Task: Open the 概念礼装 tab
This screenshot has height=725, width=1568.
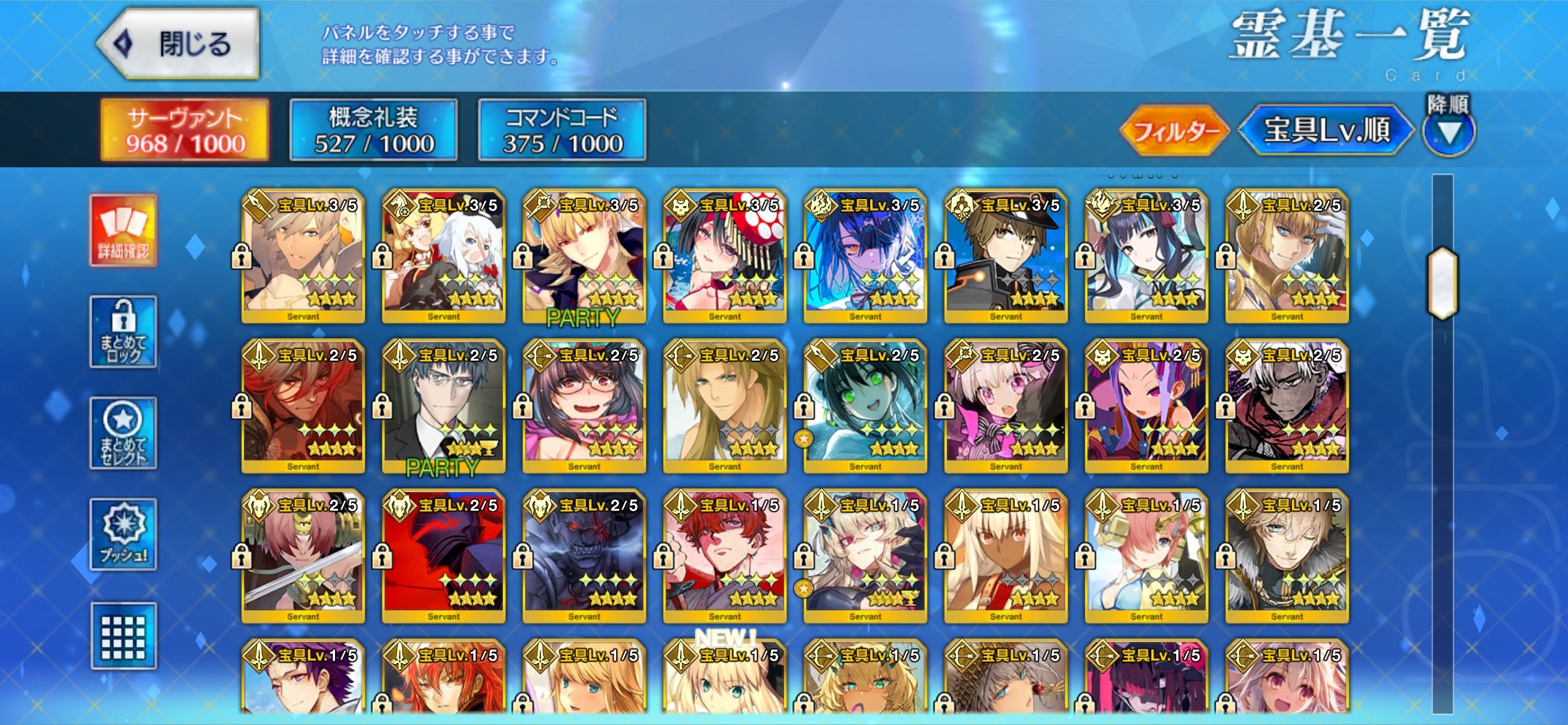Action: coord(373,130)
